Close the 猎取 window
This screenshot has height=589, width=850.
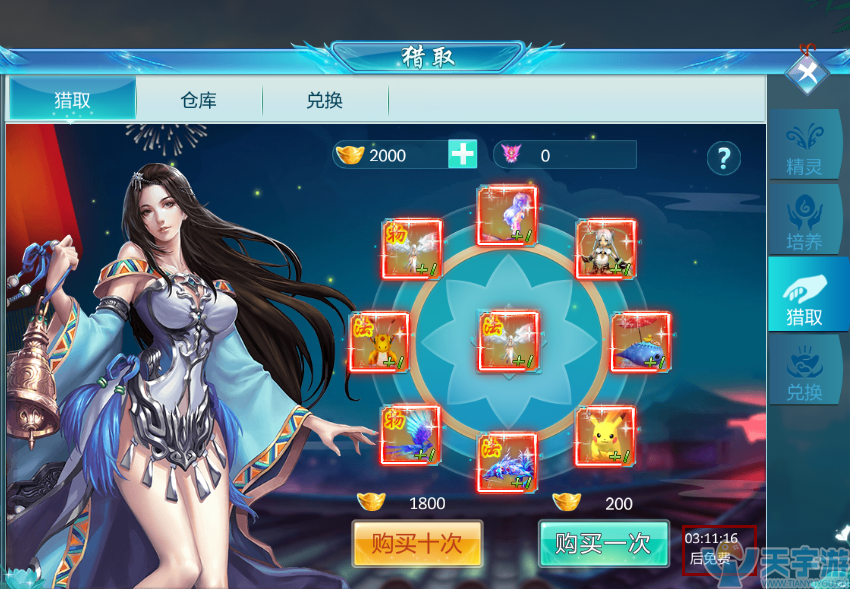806,72
